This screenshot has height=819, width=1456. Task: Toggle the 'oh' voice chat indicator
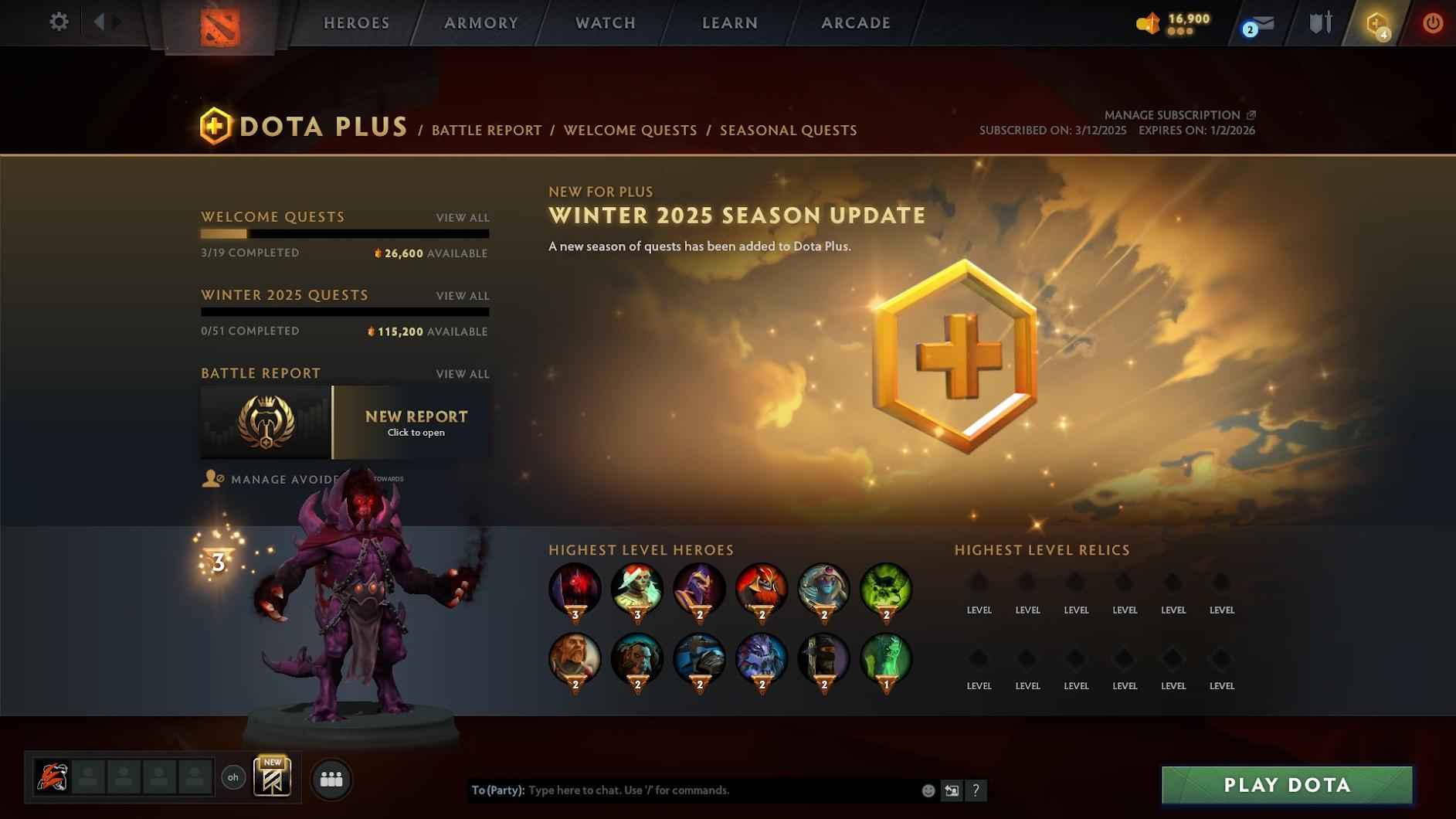(x=233, y=778)
